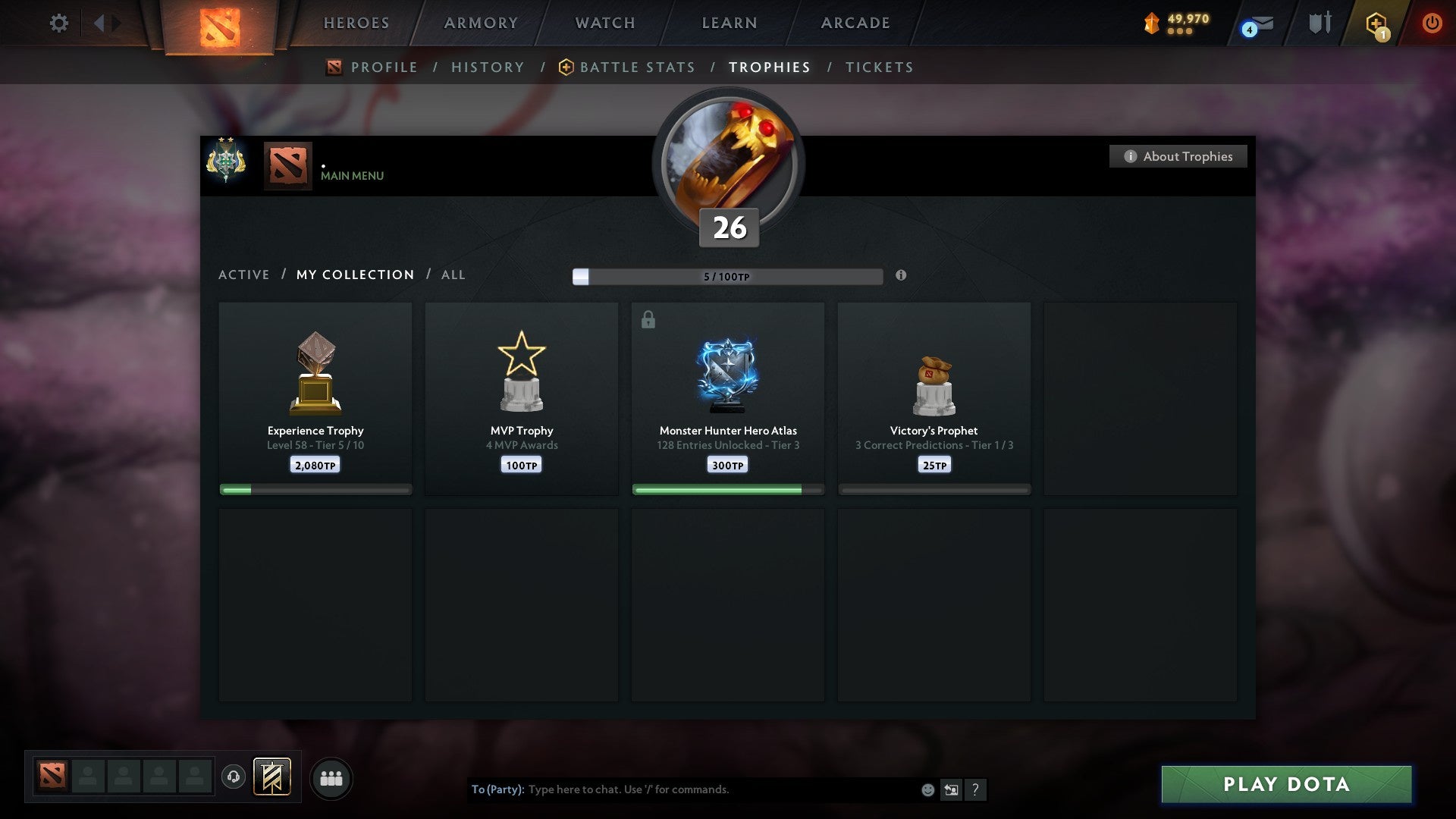Switch to the TICKETS tab

pyautogui.click(x=878, y=67)
